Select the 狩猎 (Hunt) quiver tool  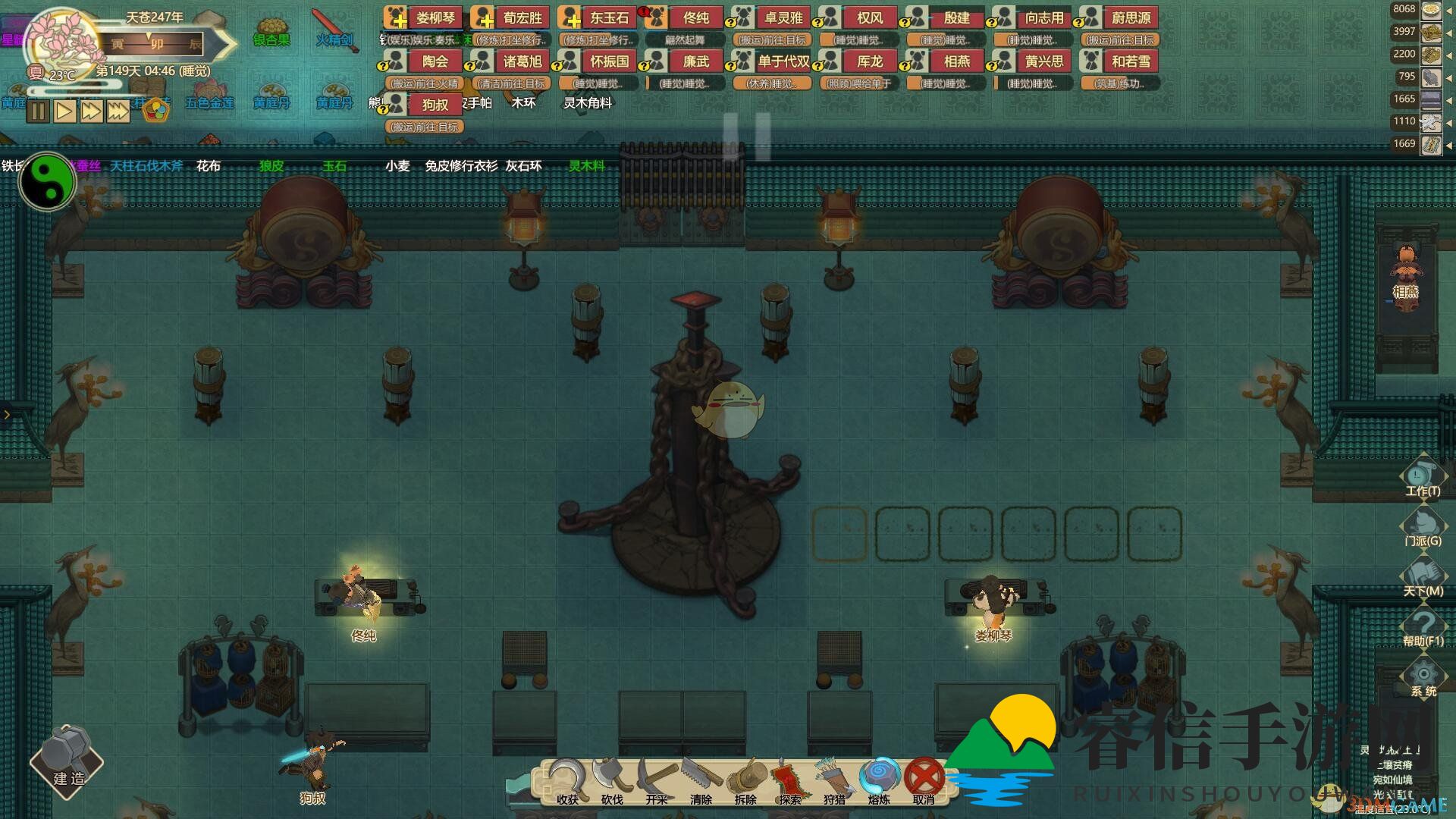pos(834,780)
